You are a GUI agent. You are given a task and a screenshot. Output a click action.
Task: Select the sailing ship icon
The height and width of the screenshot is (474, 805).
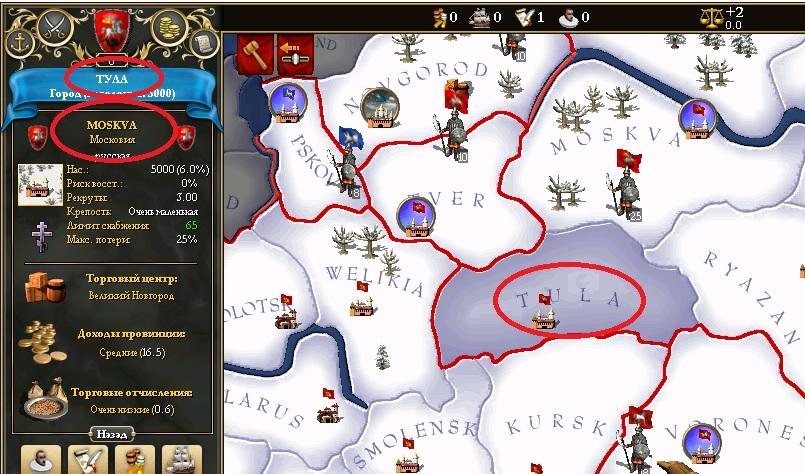(181, 460)
